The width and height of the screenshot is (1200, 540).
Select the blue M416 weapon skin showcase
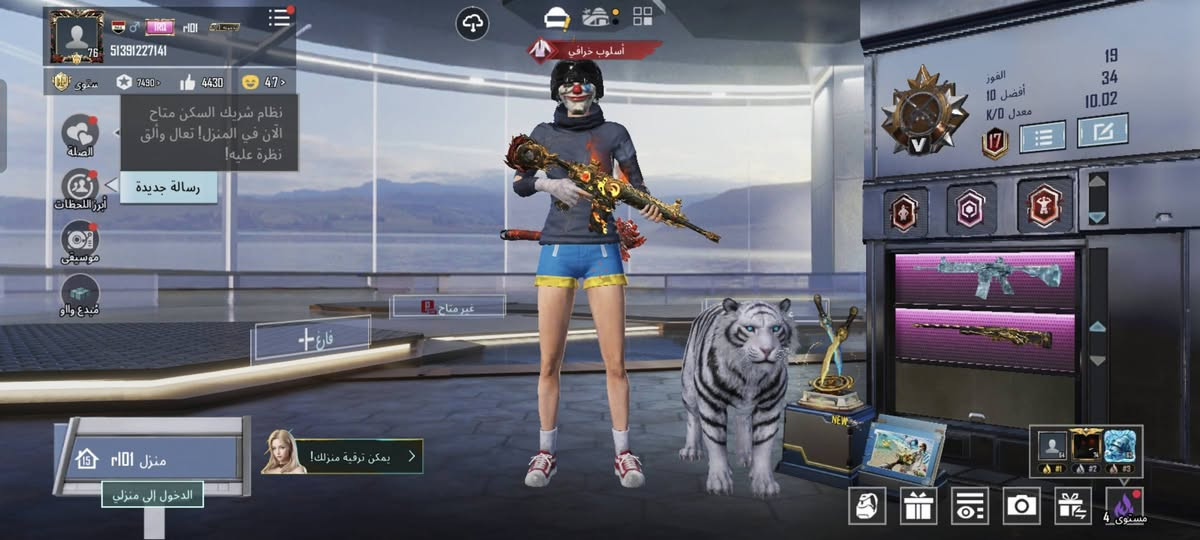point(984,276)
